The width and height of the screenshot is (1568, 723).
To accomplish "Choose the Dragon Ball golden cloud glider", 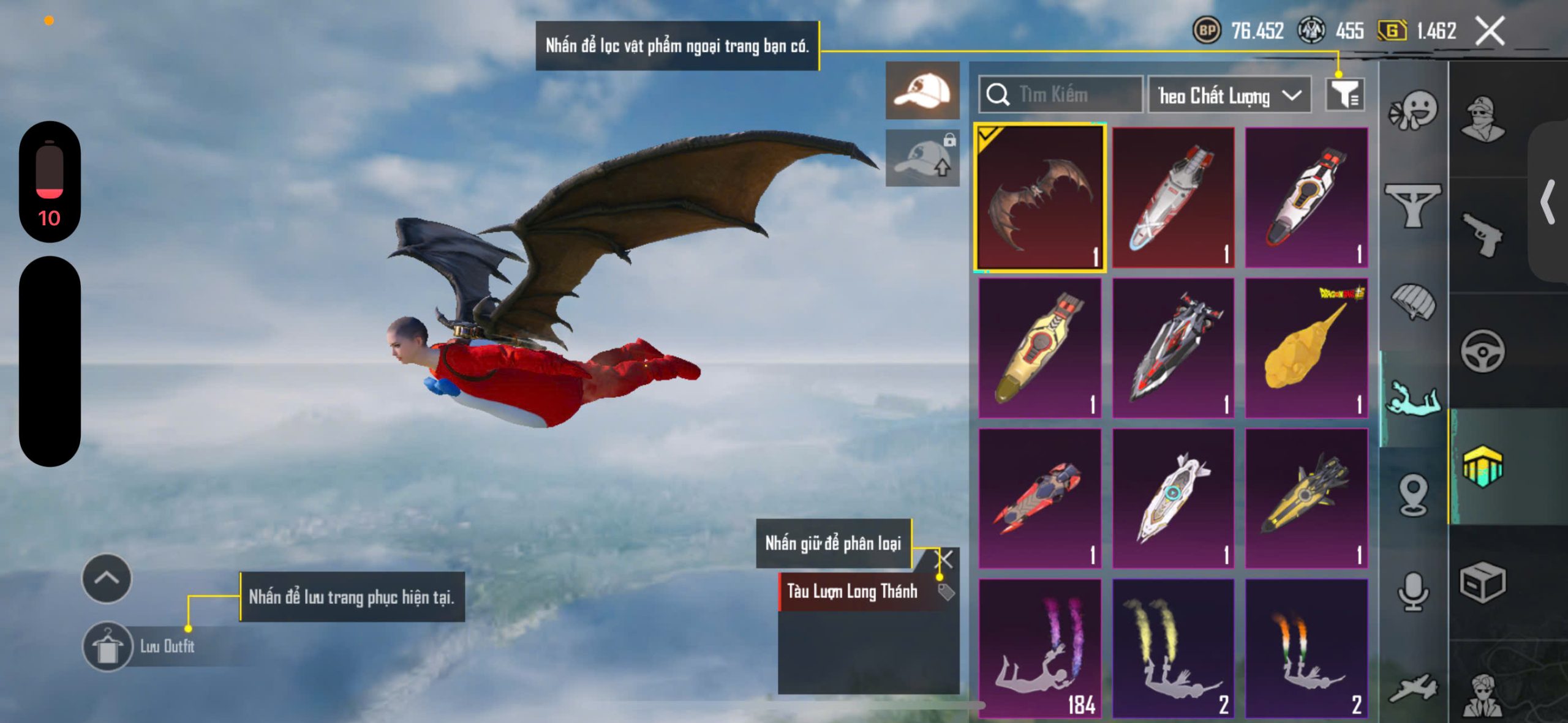I will point(1306,348).
